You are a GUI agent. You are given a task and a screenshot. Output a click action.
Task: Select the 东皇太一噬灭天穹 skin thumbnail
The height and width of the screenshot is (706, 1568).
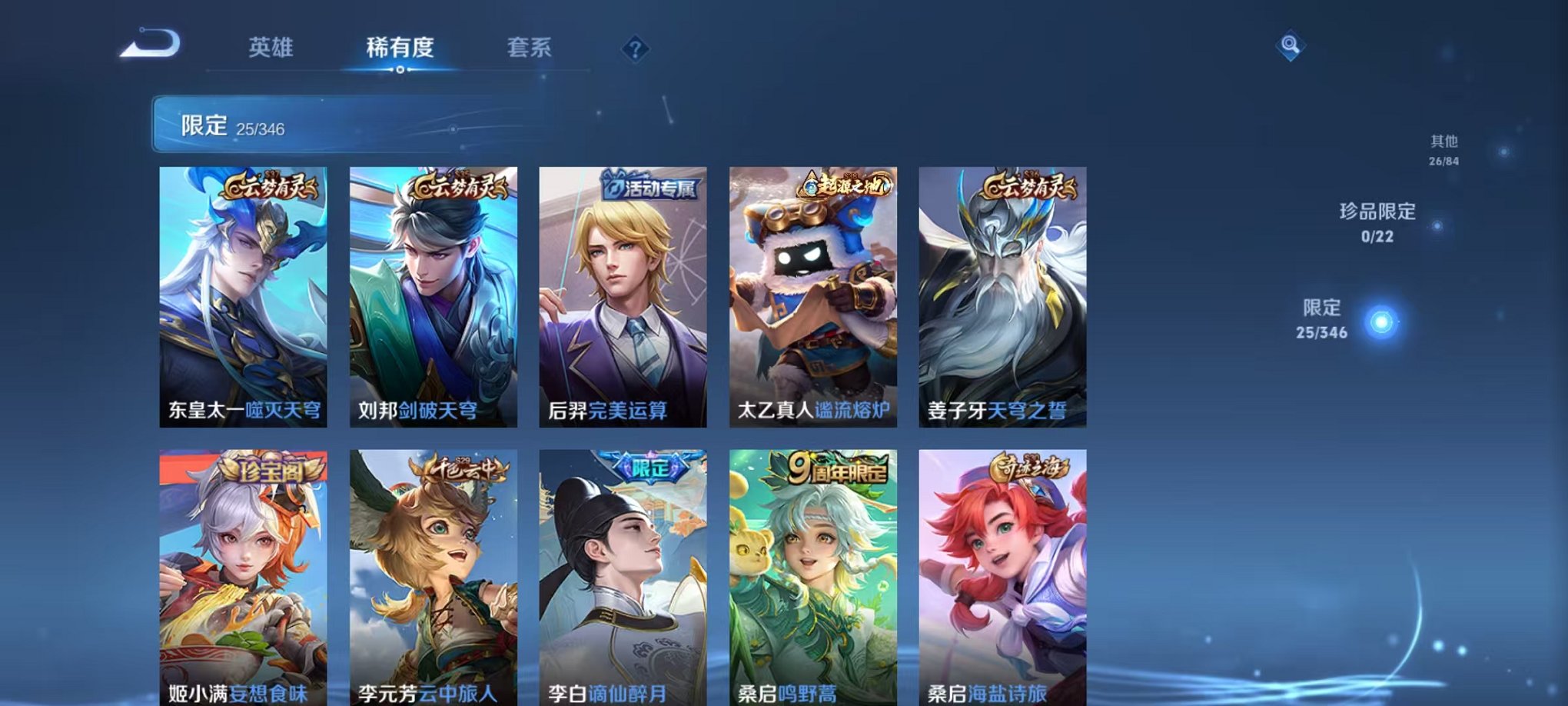[244, 300]
